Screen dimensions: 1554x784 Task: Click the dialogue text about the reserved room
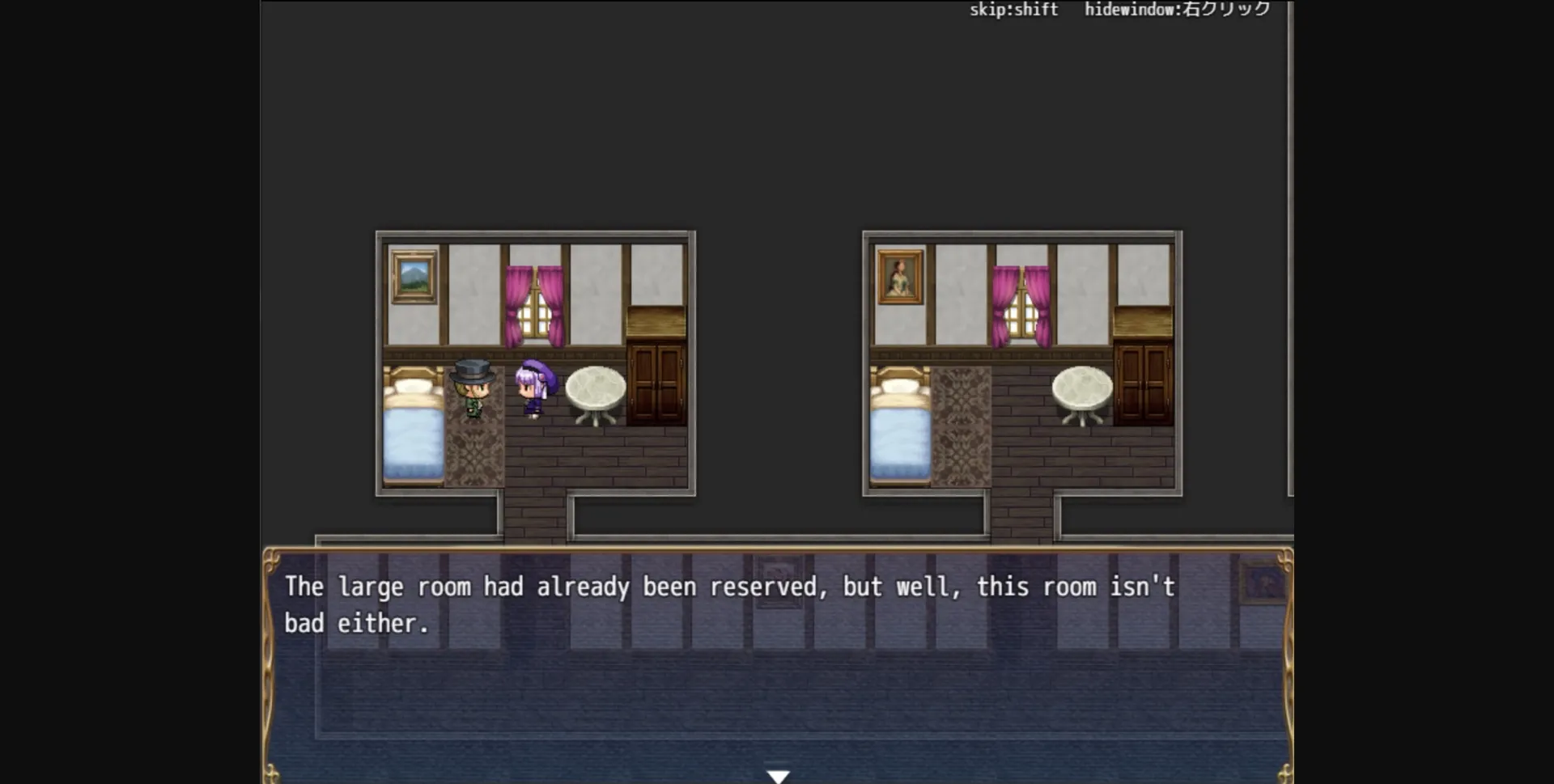[728, 587]
